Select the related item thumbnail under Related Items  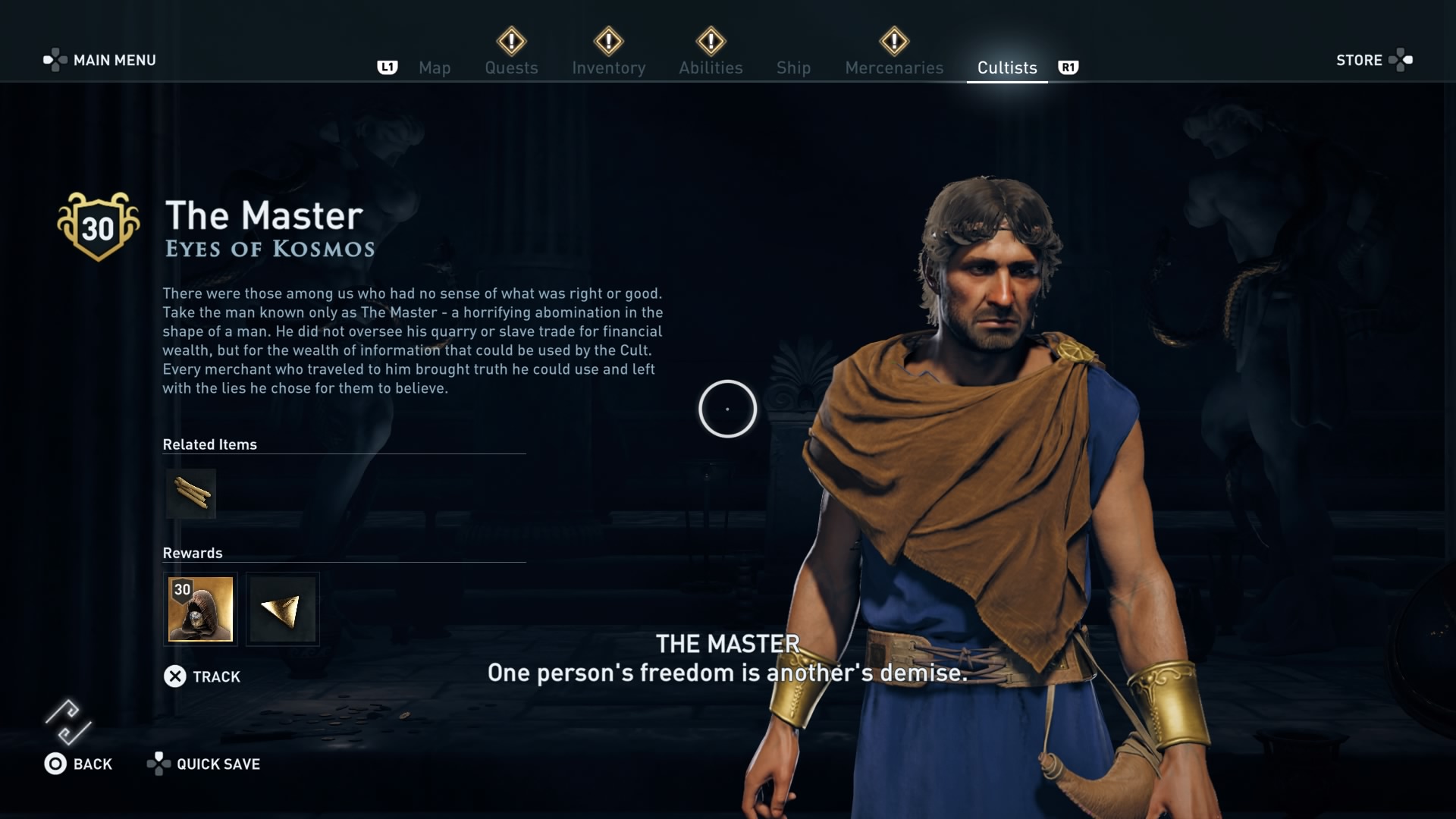coord(190,493)
